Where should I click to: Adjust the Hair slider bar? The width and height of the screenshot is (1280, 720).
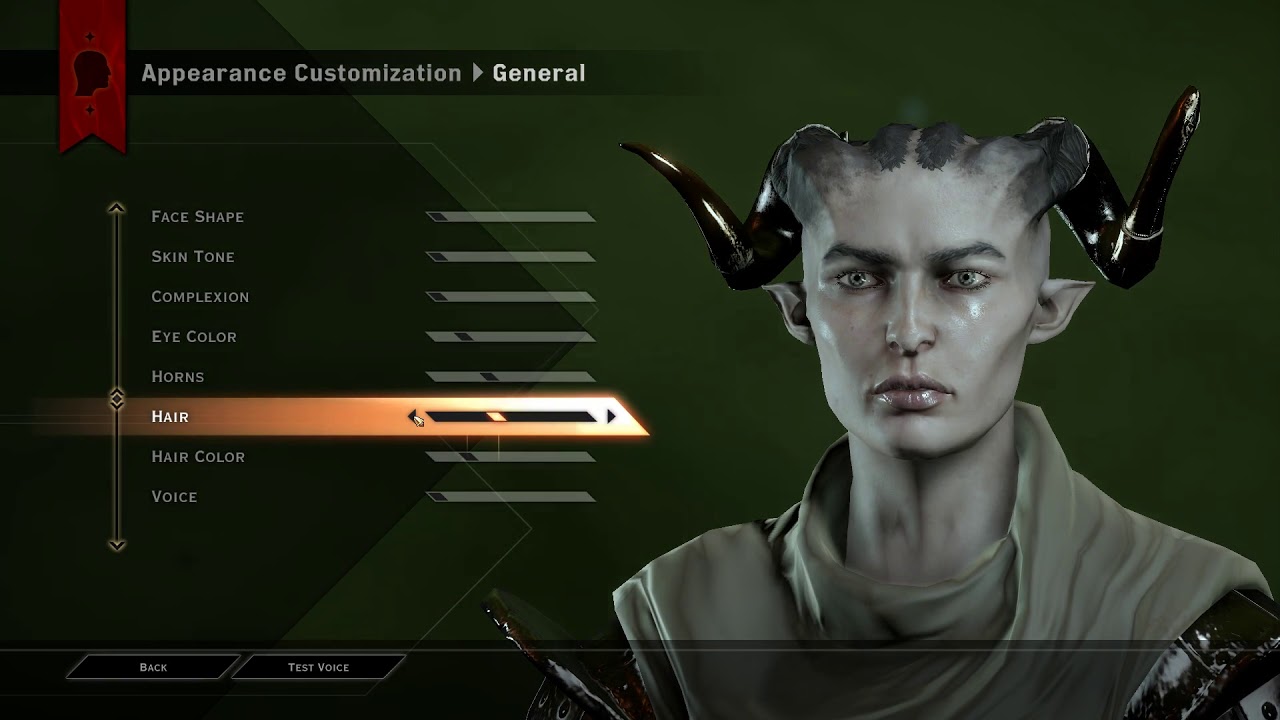point(510,416)
